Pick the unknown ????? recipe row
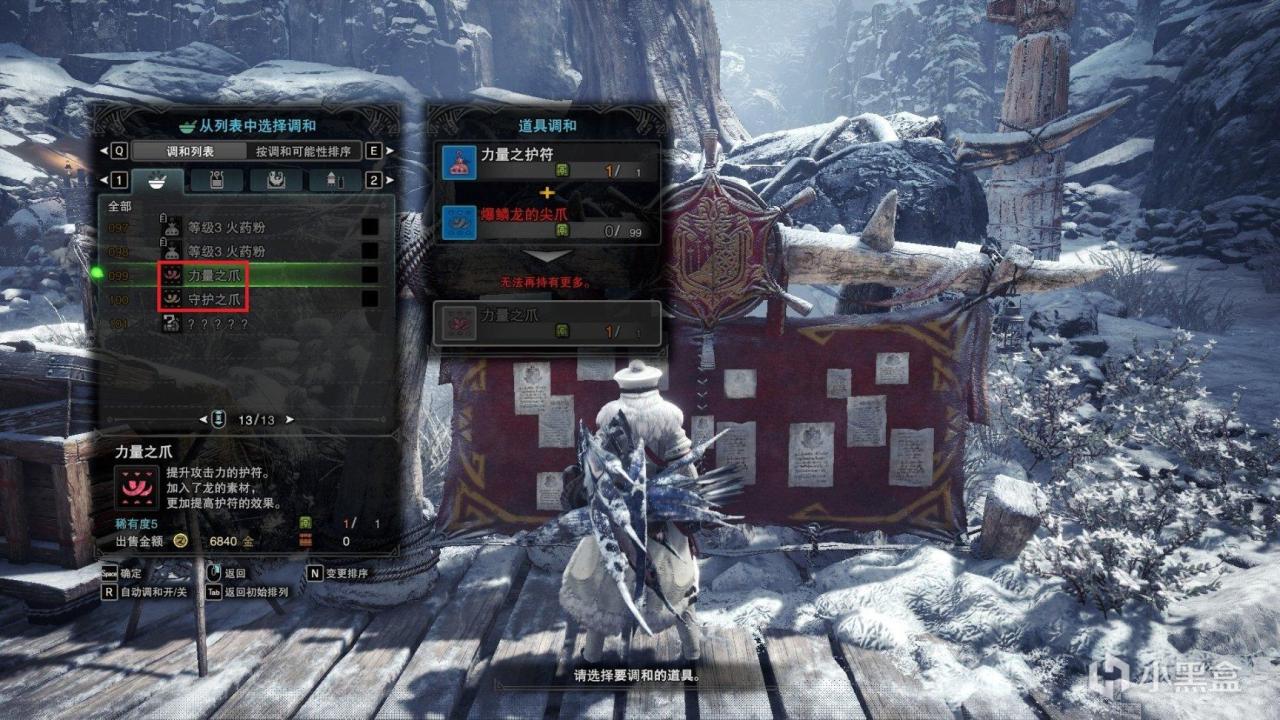Viewport: 1280px width, 720px height. [x=214, y=325]
